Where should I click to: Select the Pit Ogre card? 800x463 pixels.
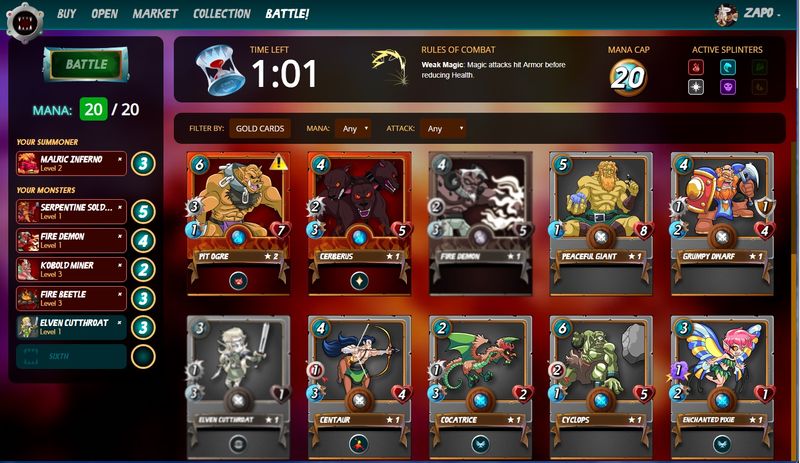(236, 215)
